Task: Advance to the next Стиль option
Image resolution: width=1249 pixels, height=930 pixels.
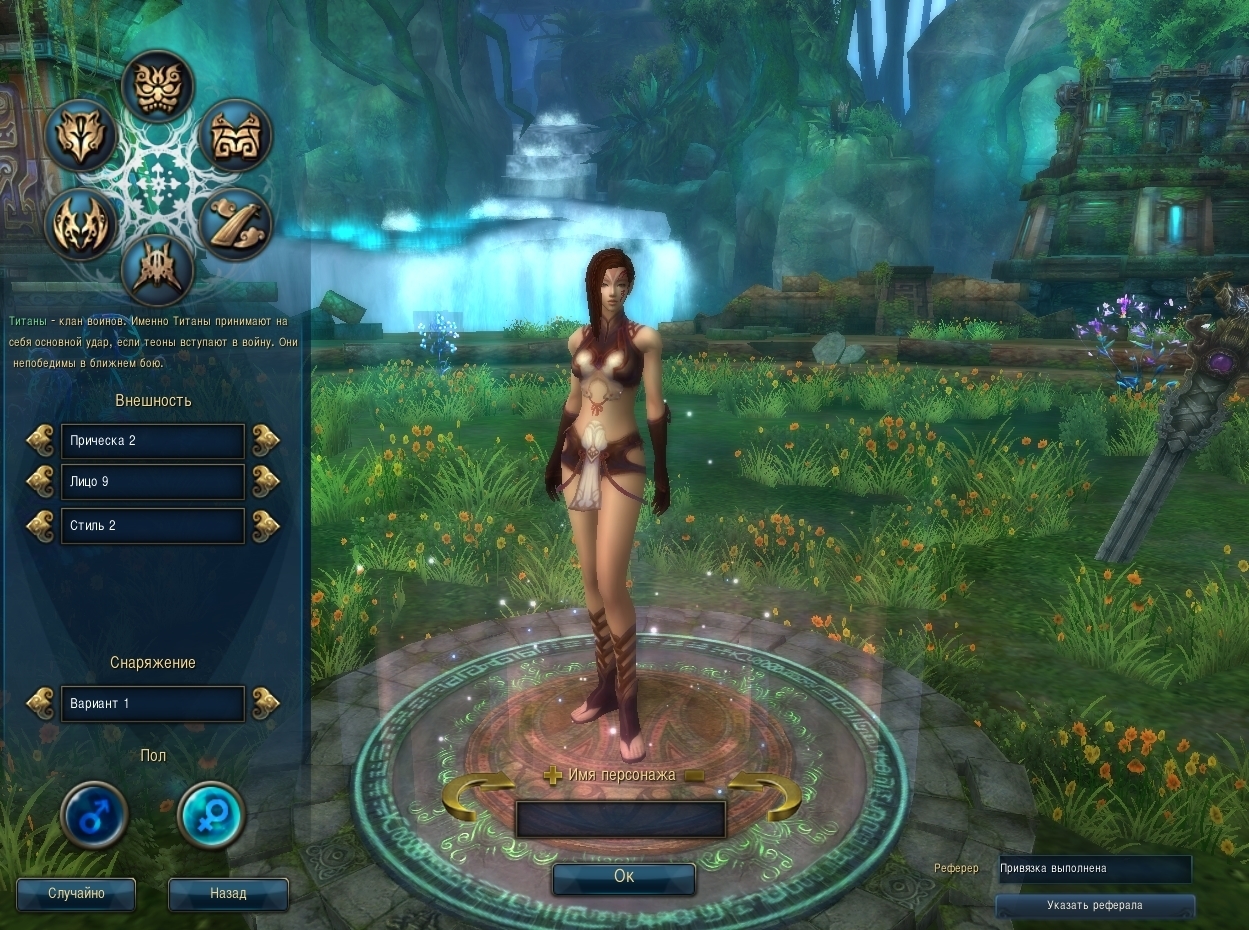Action: (x=265, y=525)
